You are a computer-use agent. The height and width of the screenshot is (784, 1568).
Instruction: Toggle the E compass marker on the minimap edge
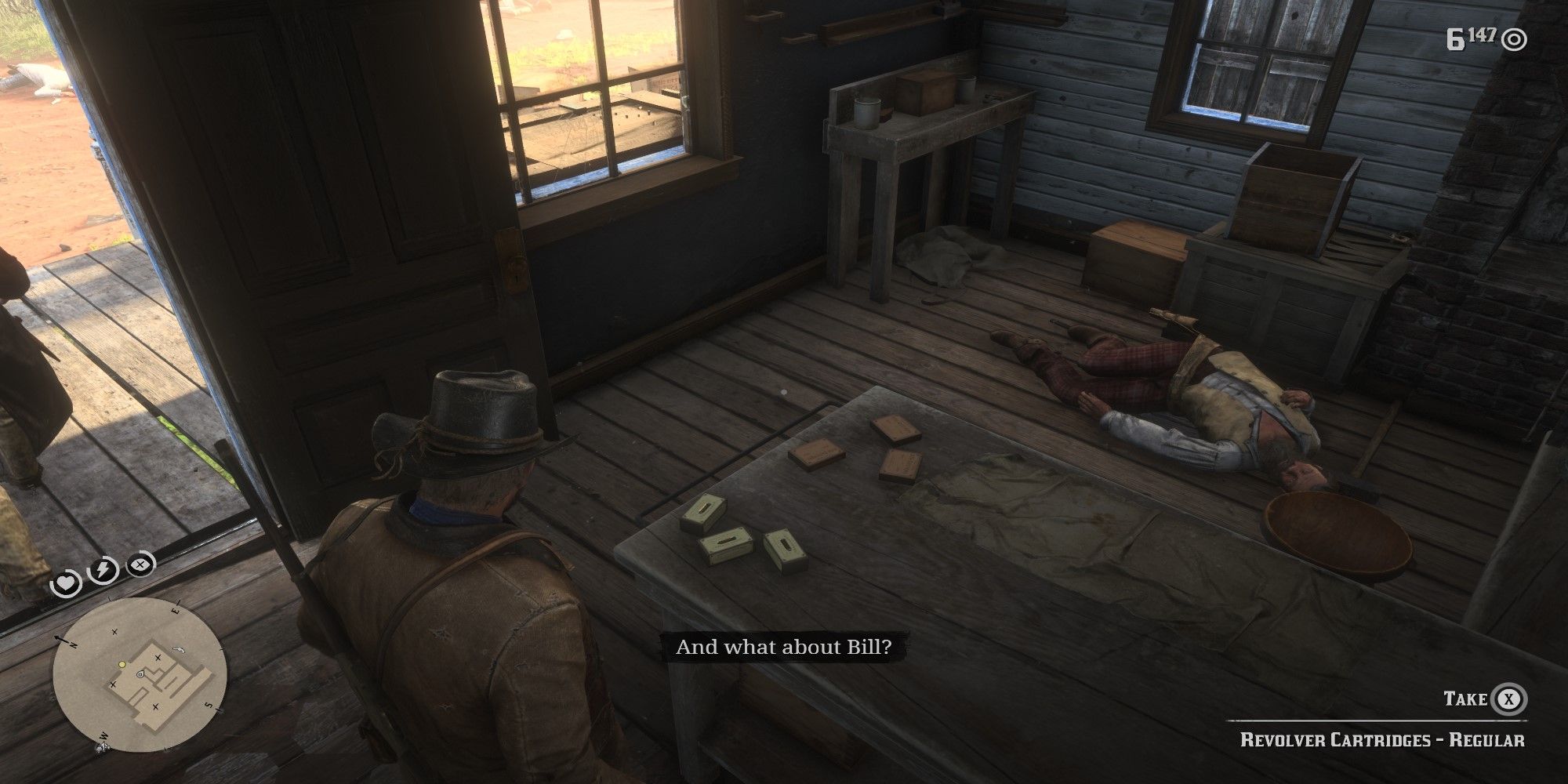(x=176, y=610)
